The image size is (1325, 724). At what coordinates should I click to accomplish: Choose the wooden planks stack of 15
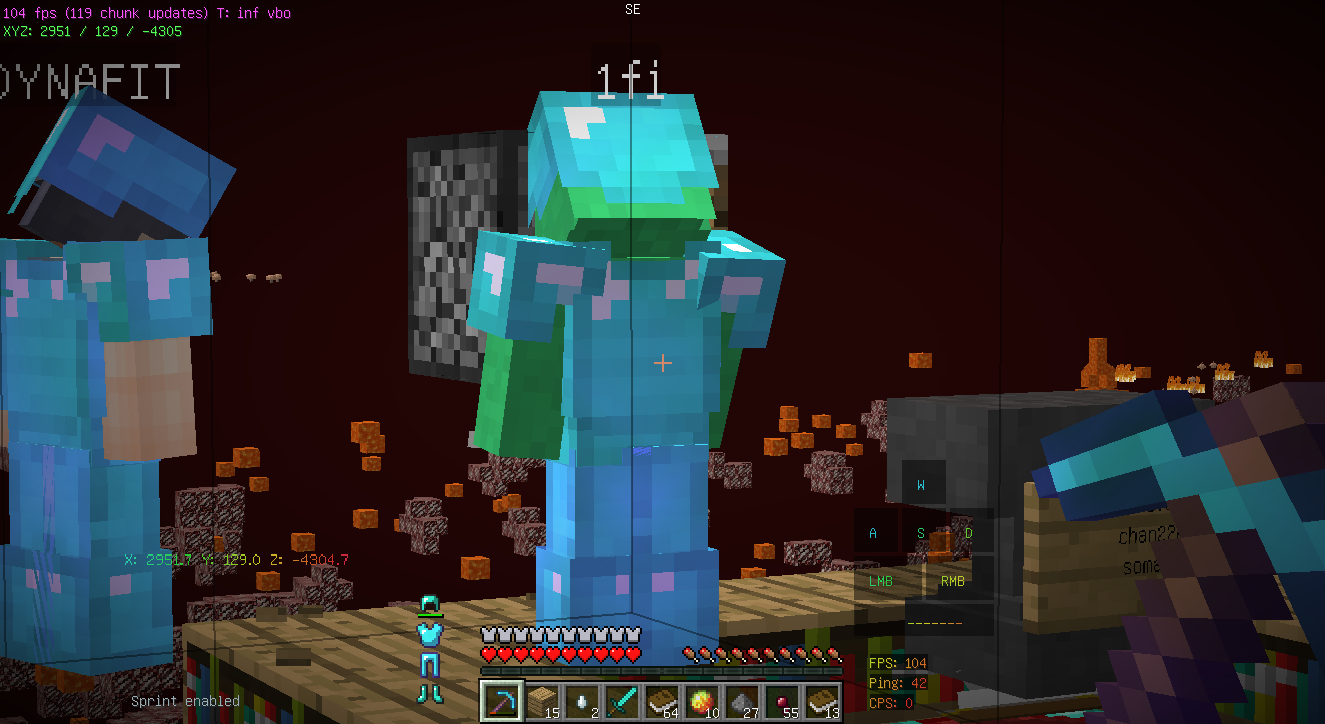tap(540, 700)
